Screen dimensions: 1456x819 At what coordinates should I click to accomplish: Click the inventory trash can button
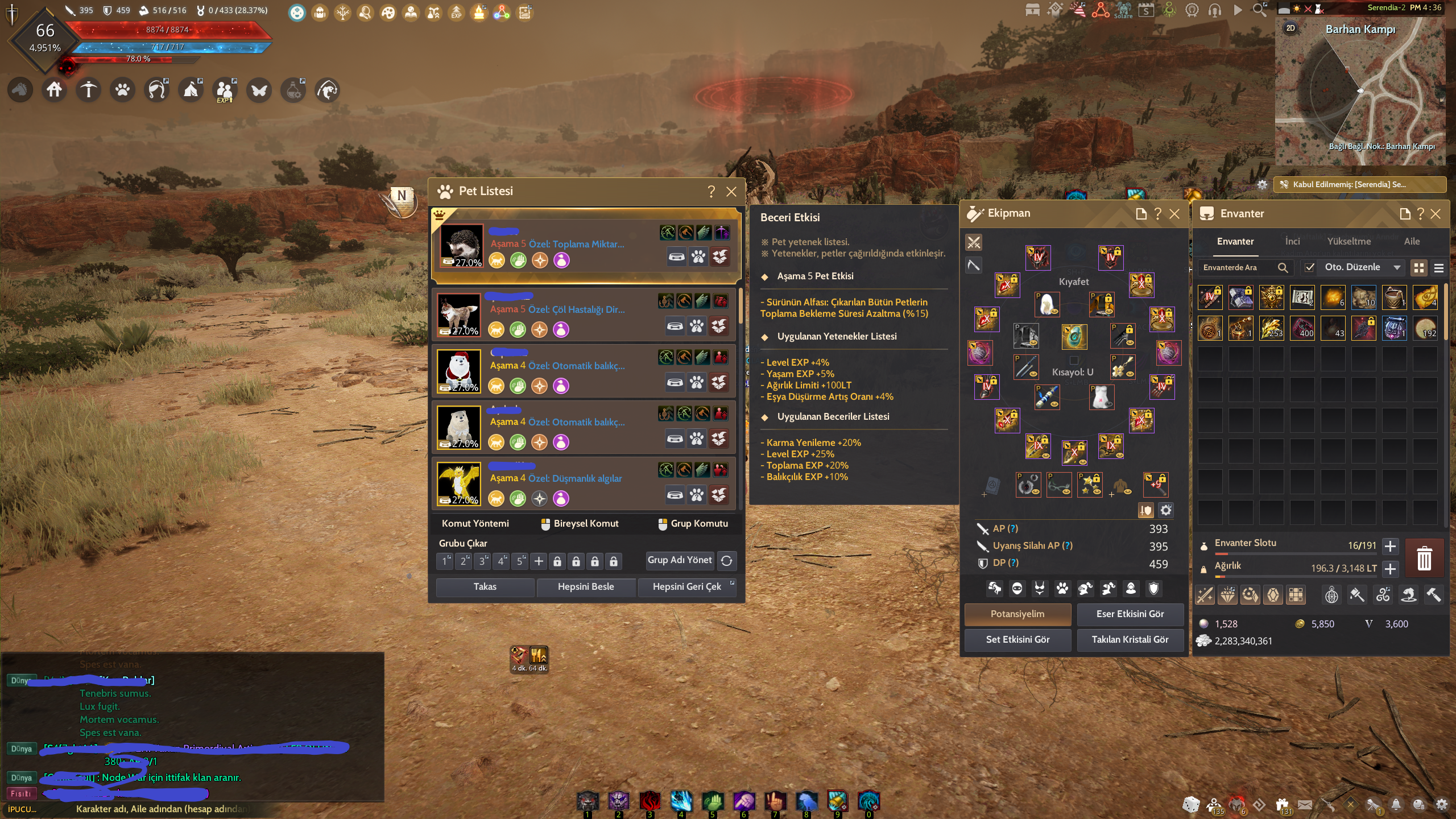click(1424, 559)
